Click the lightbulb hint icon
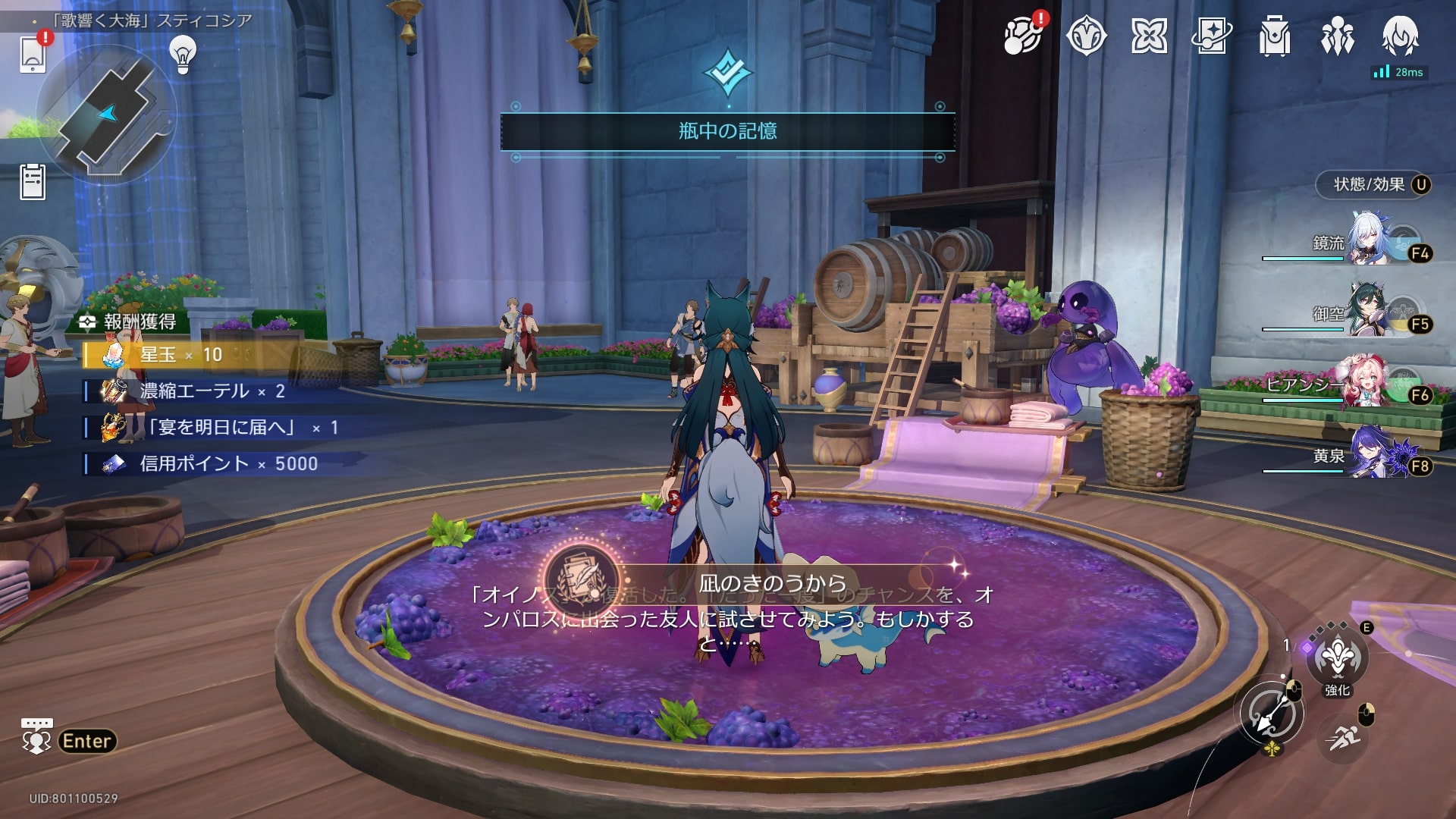Screen dimensions: 1456x819 (x=183, y=55)
